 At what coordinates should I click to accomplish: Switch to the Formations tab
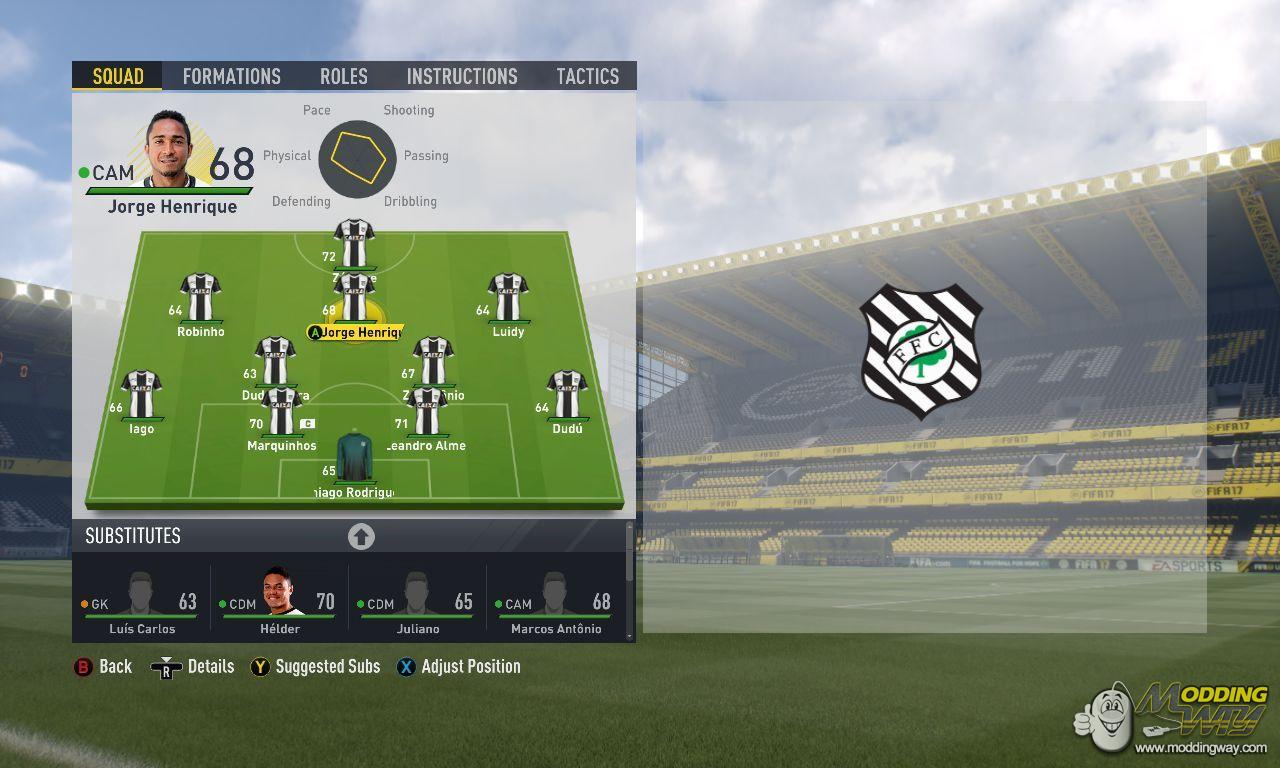231,76
